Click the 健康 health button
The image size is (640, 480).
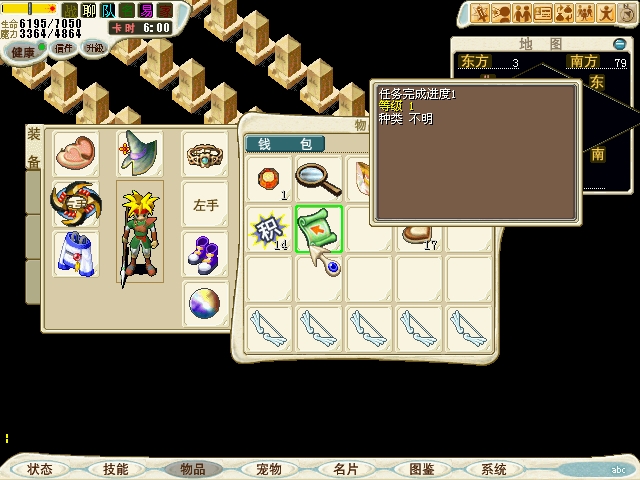pyautogui.click(x=22, y=52)
